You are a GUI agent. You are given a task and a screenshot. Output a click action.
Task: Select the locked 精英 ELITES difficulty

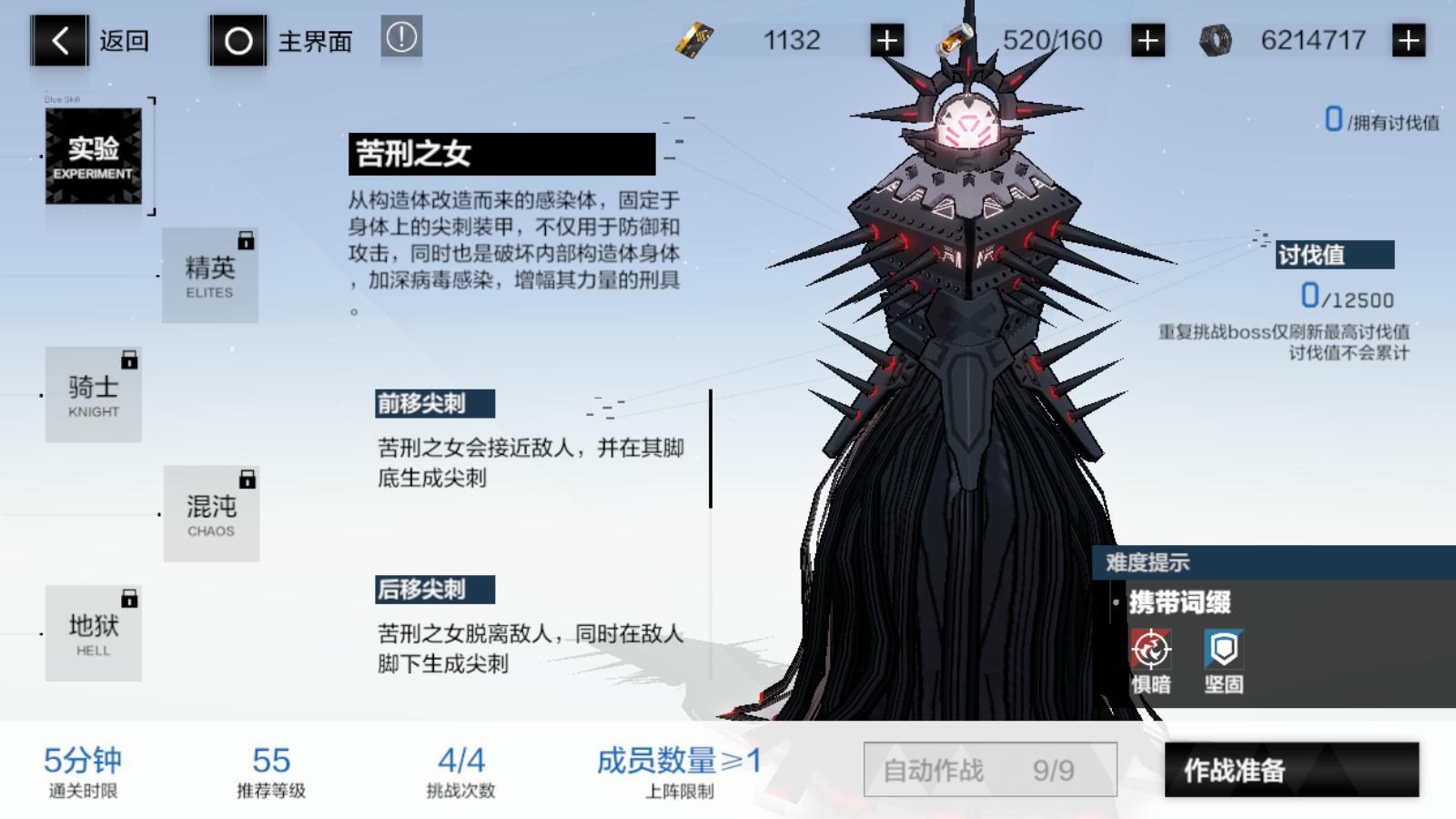click(210, 273)
